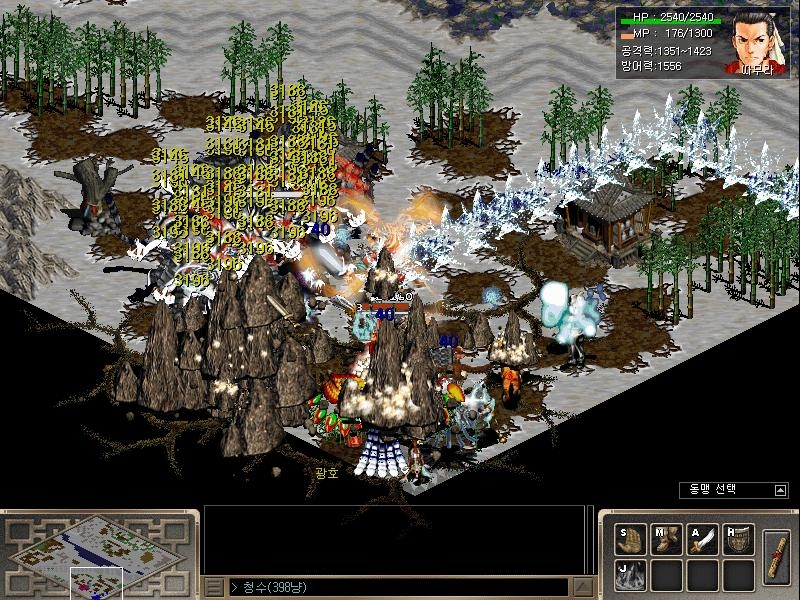This screenshot has width=800, height=600.
Task: Select the hero portrait in the status panel
Action: [758, 43]
